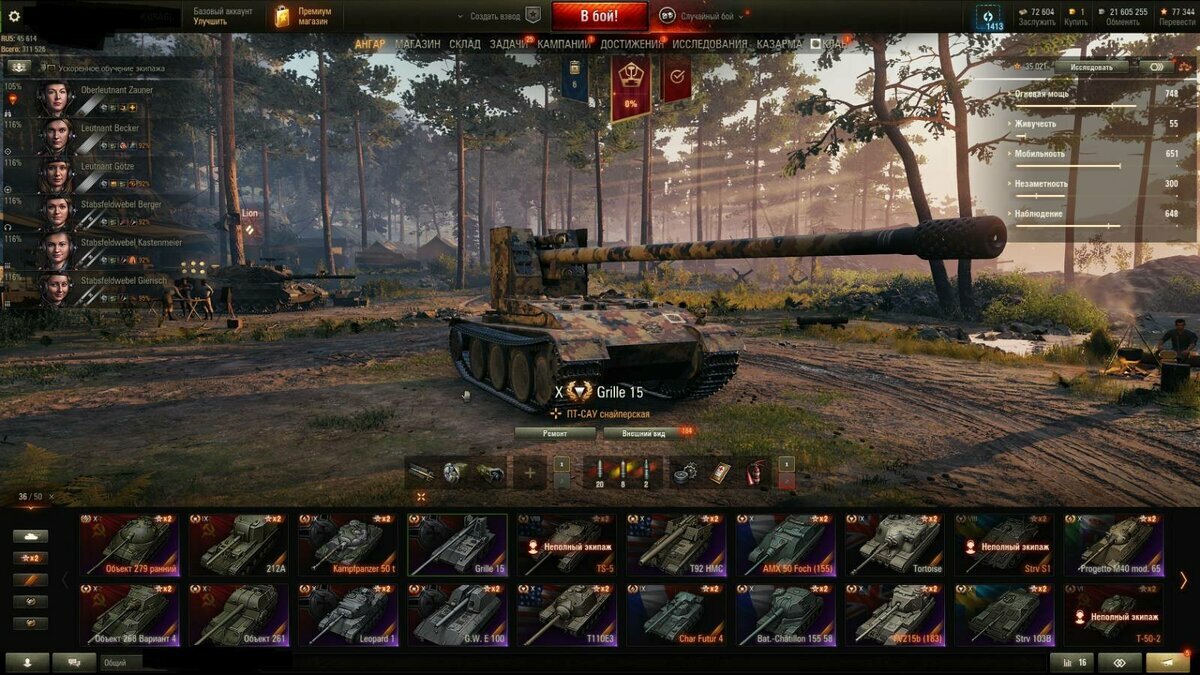
Task: Click the Создать взвод platoon button
Action: (497, 16)
